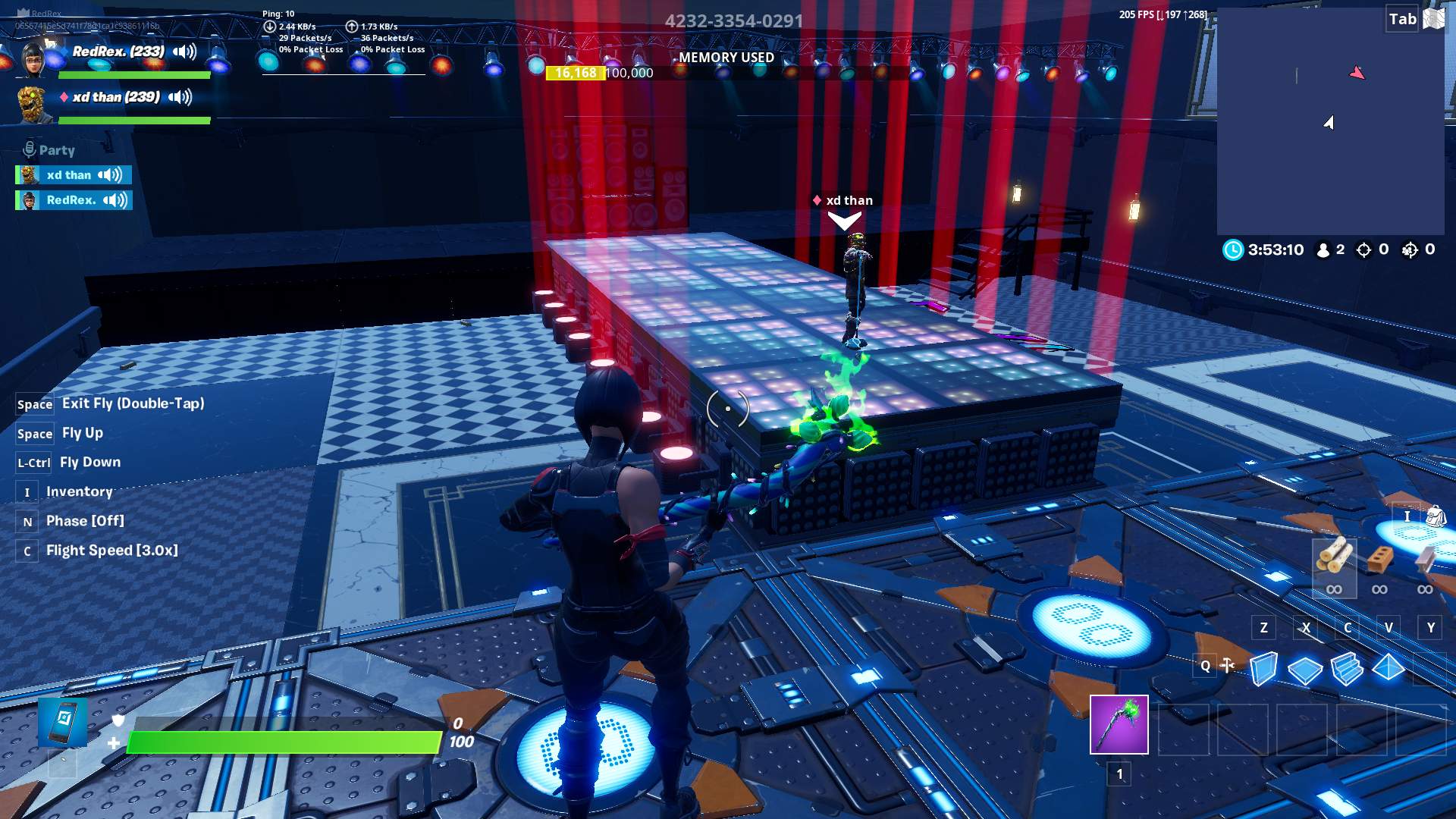Switch to build mode hammer-and-wrench icon

[x=1227, y=666]
